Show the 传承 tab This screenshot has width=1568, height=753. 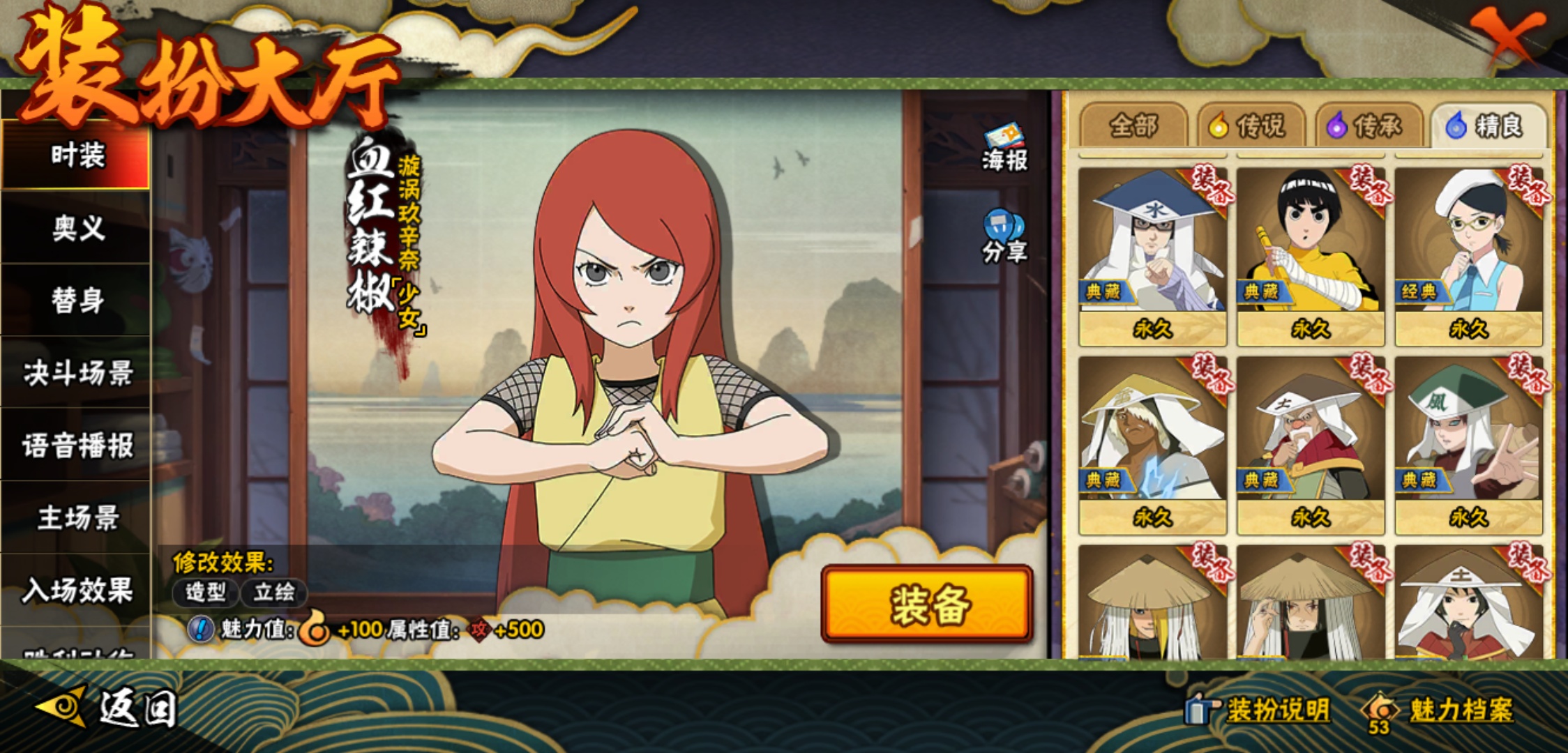coord(1369,126)
